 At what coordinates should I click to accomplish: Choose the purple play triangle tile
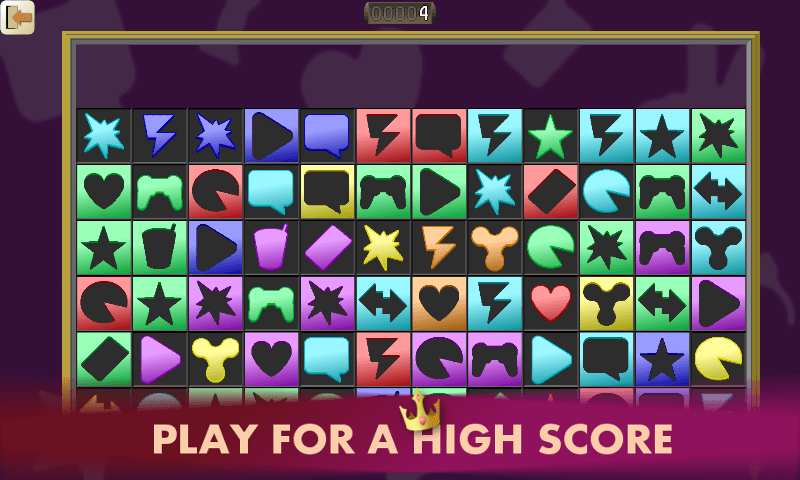click(160, 359)
